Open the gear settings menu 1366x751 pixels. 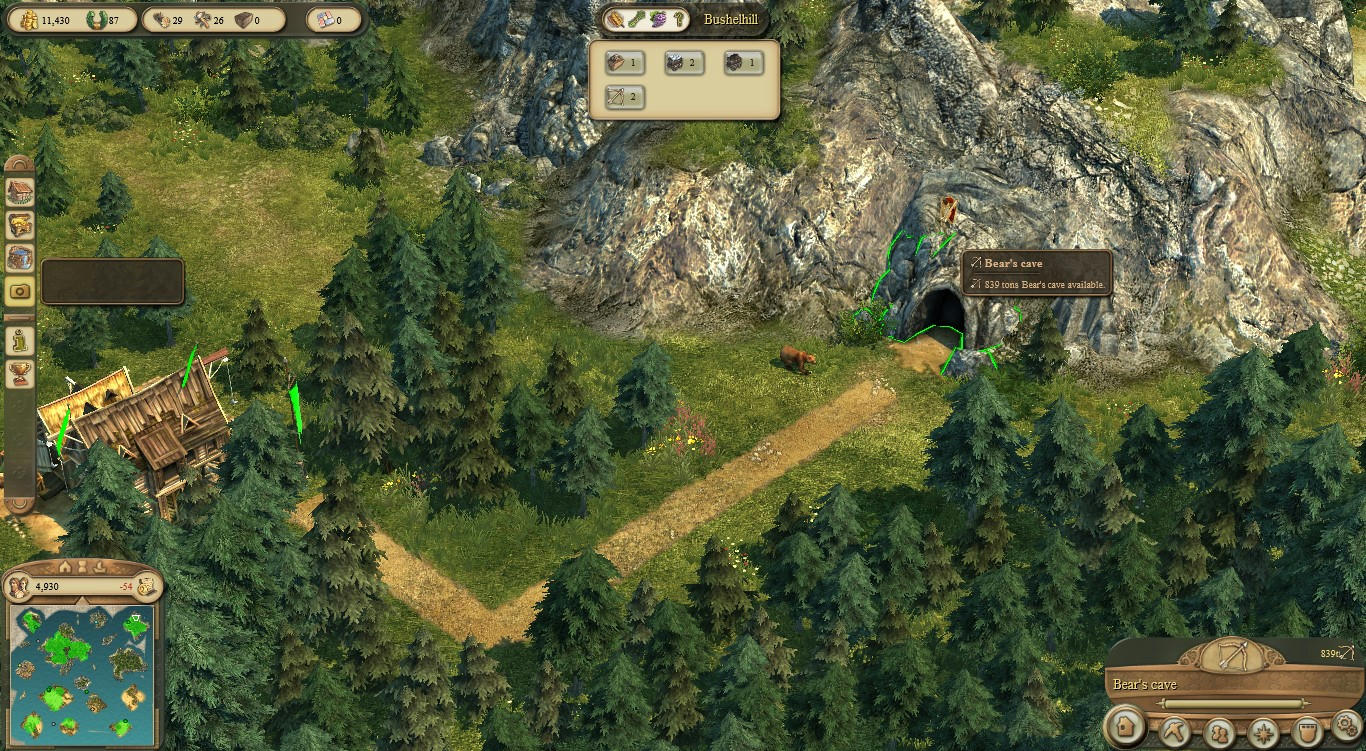tap(1347, 726)
